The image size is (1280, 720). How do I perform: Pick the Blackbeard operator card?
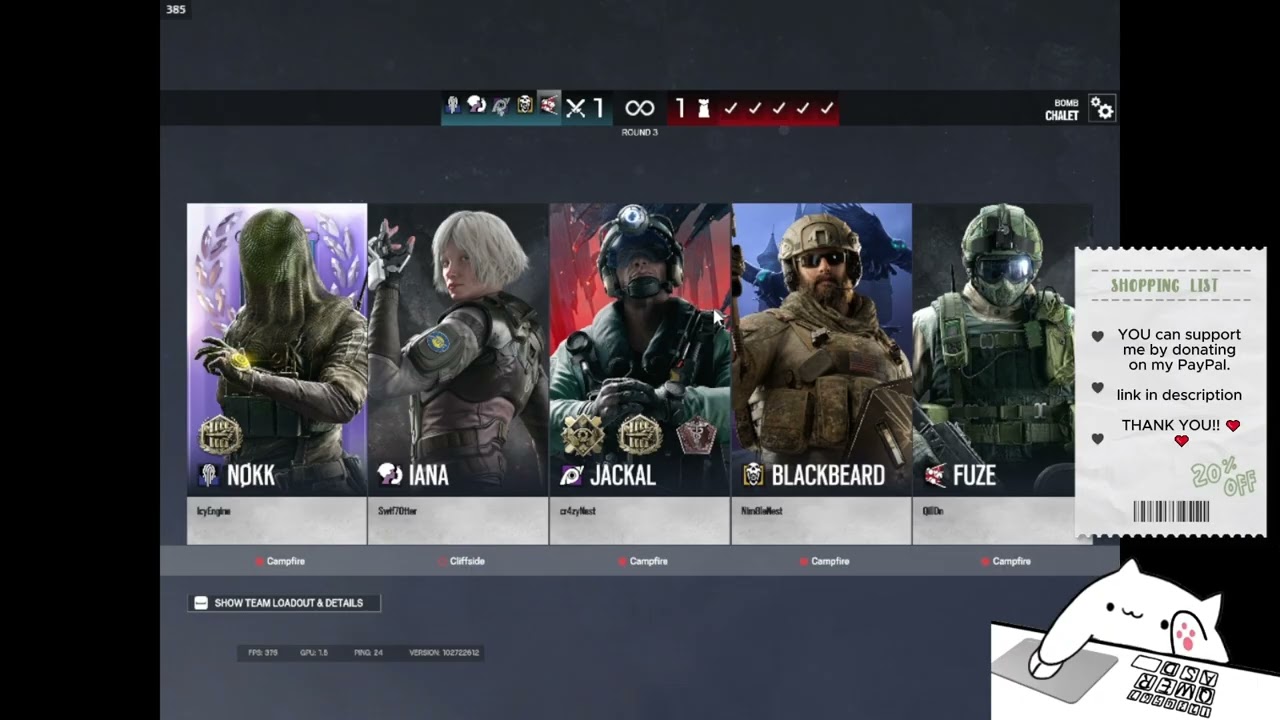821,350
